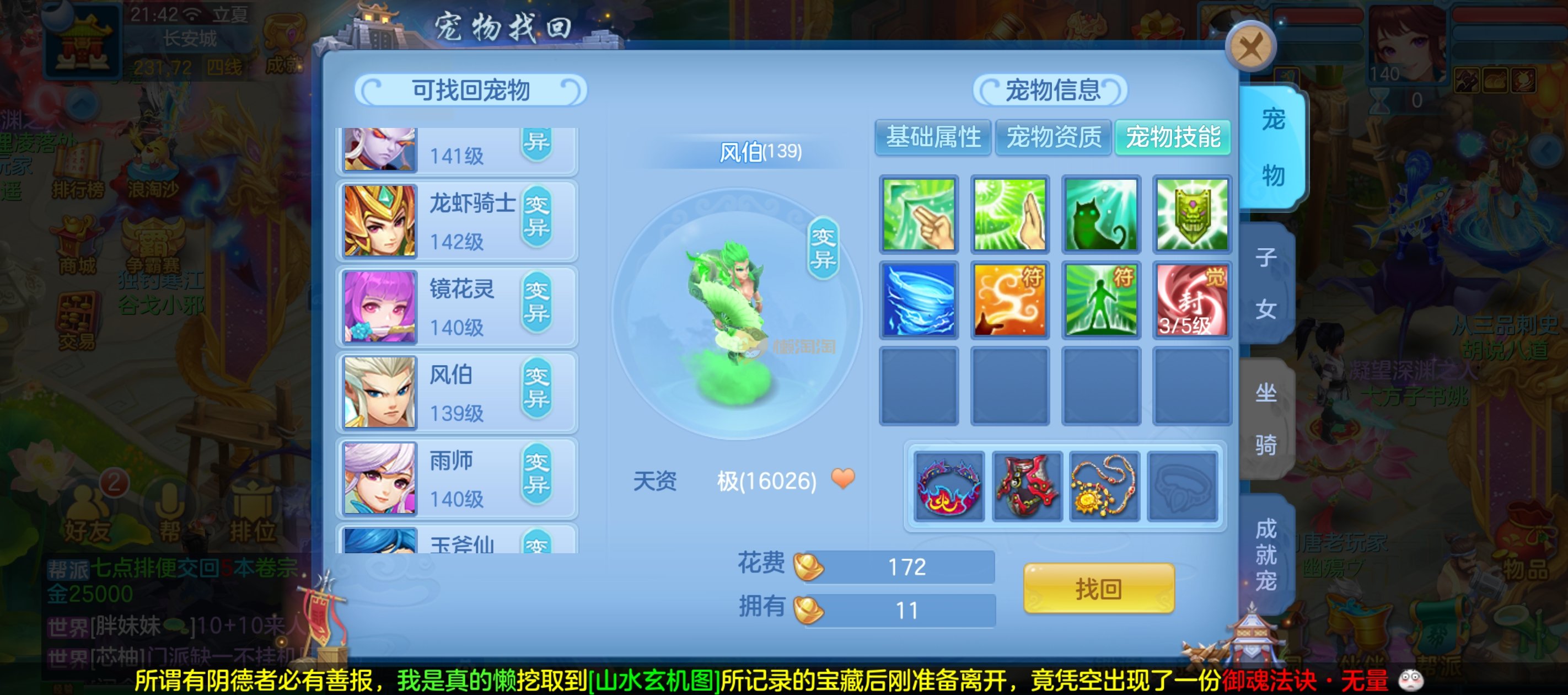Click the heart icon beside 天资
The image size is (1568, 695).
click(842, 479)
